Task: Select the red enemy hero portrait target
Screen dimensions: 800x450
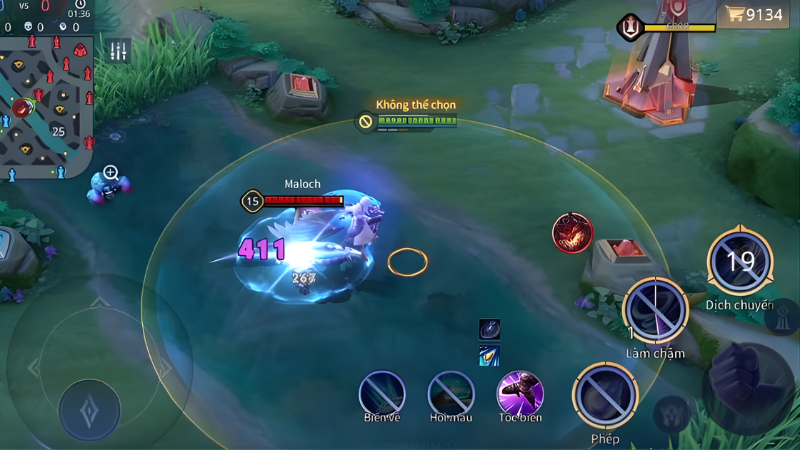Action: tap(572, 233)
